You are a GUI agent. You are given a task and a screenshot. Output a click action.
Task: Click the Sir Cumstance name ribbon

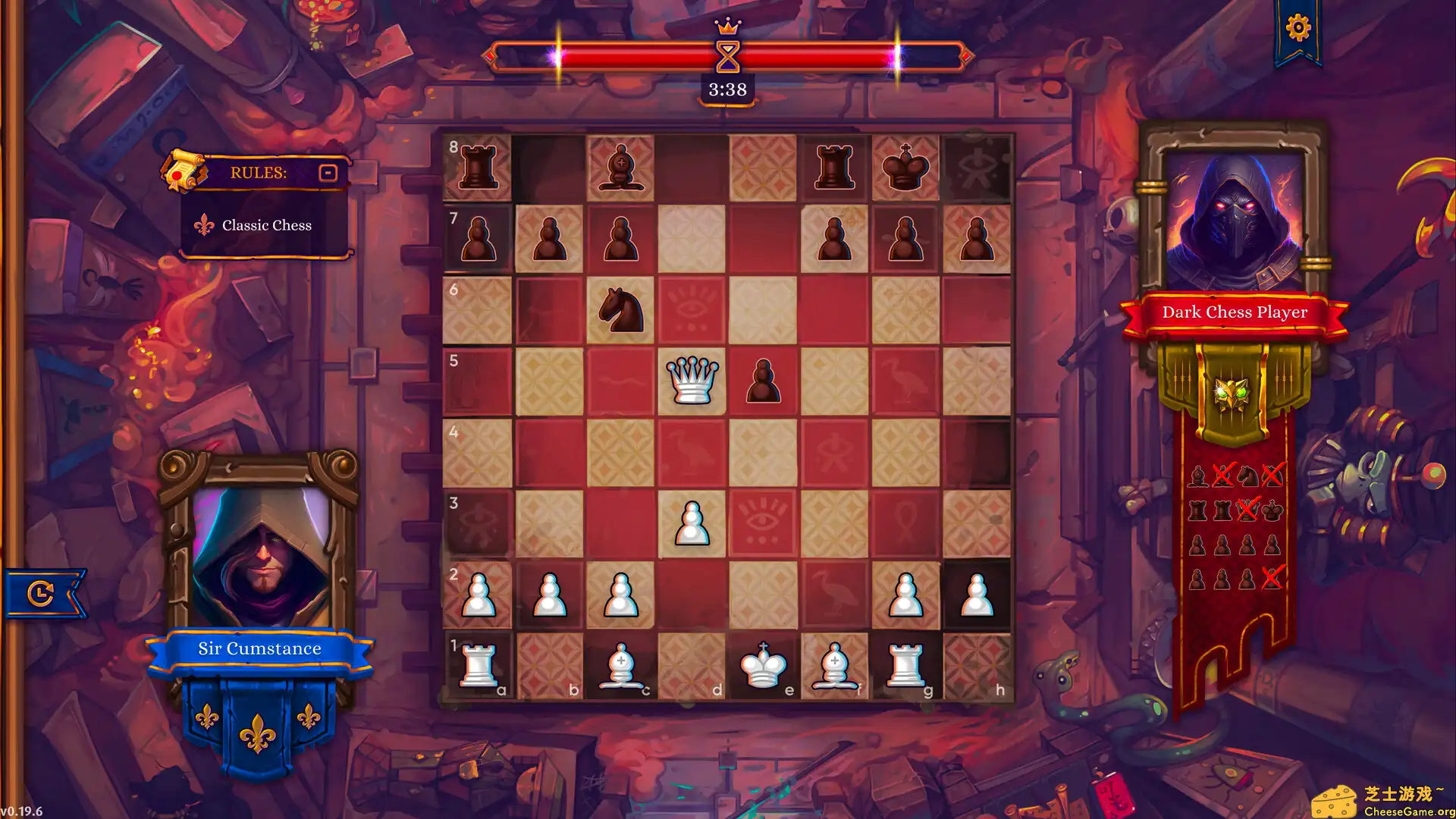pyautogui.click(x=259, y=648)
